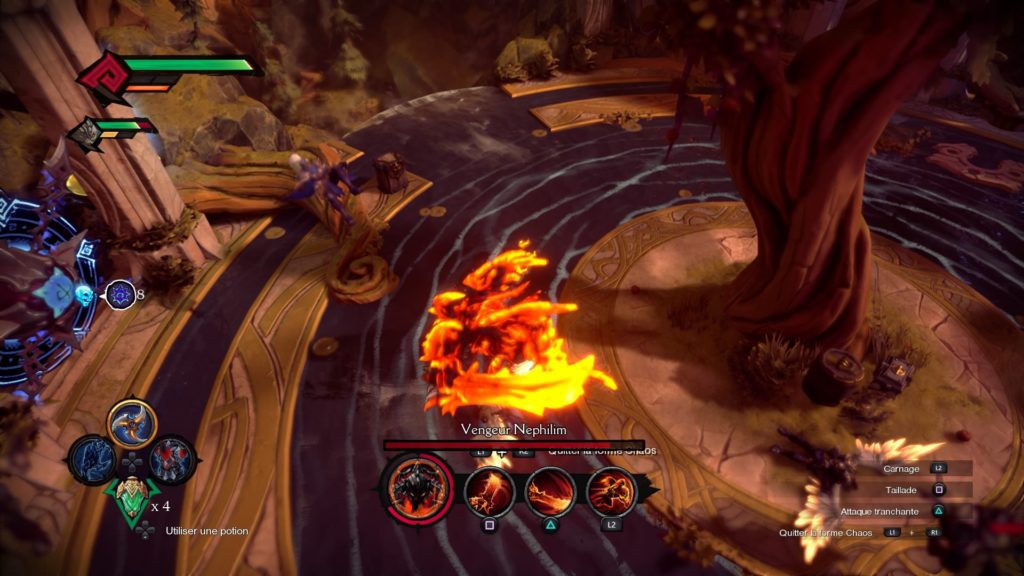Select the curved blade item at the top of the wheel
This screenshot has width=1024, height=576.
pyautogui.click(x=132, y=424)
